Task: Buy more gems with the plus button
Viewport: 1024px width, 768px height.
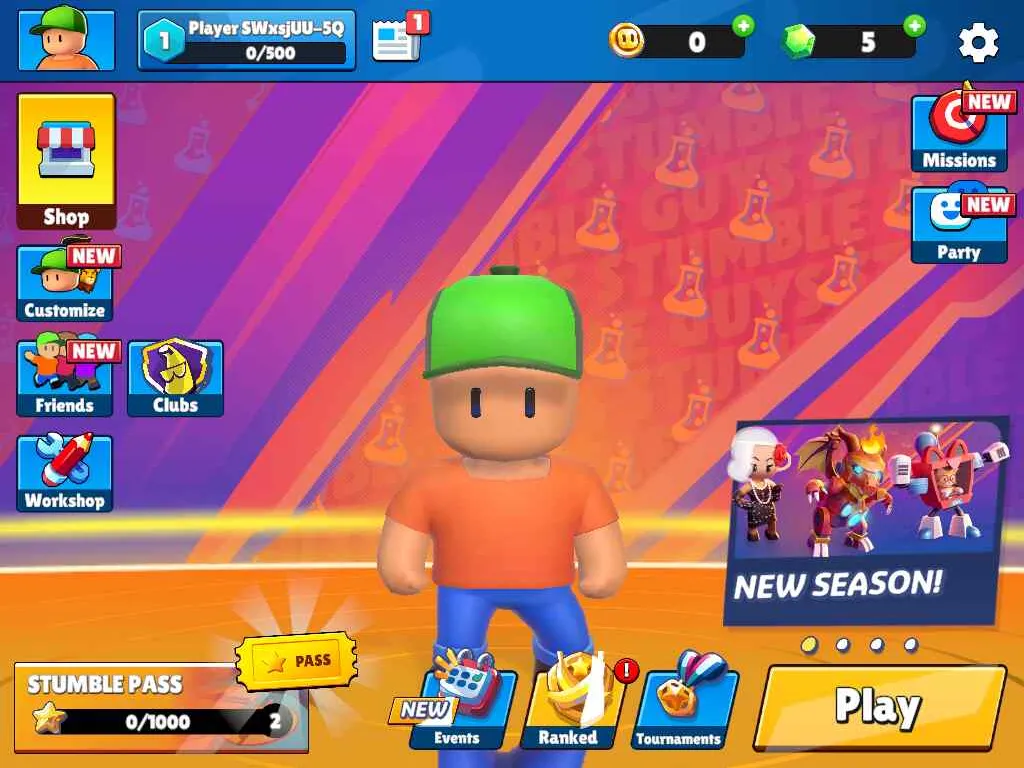Action: tap(914, 26)
